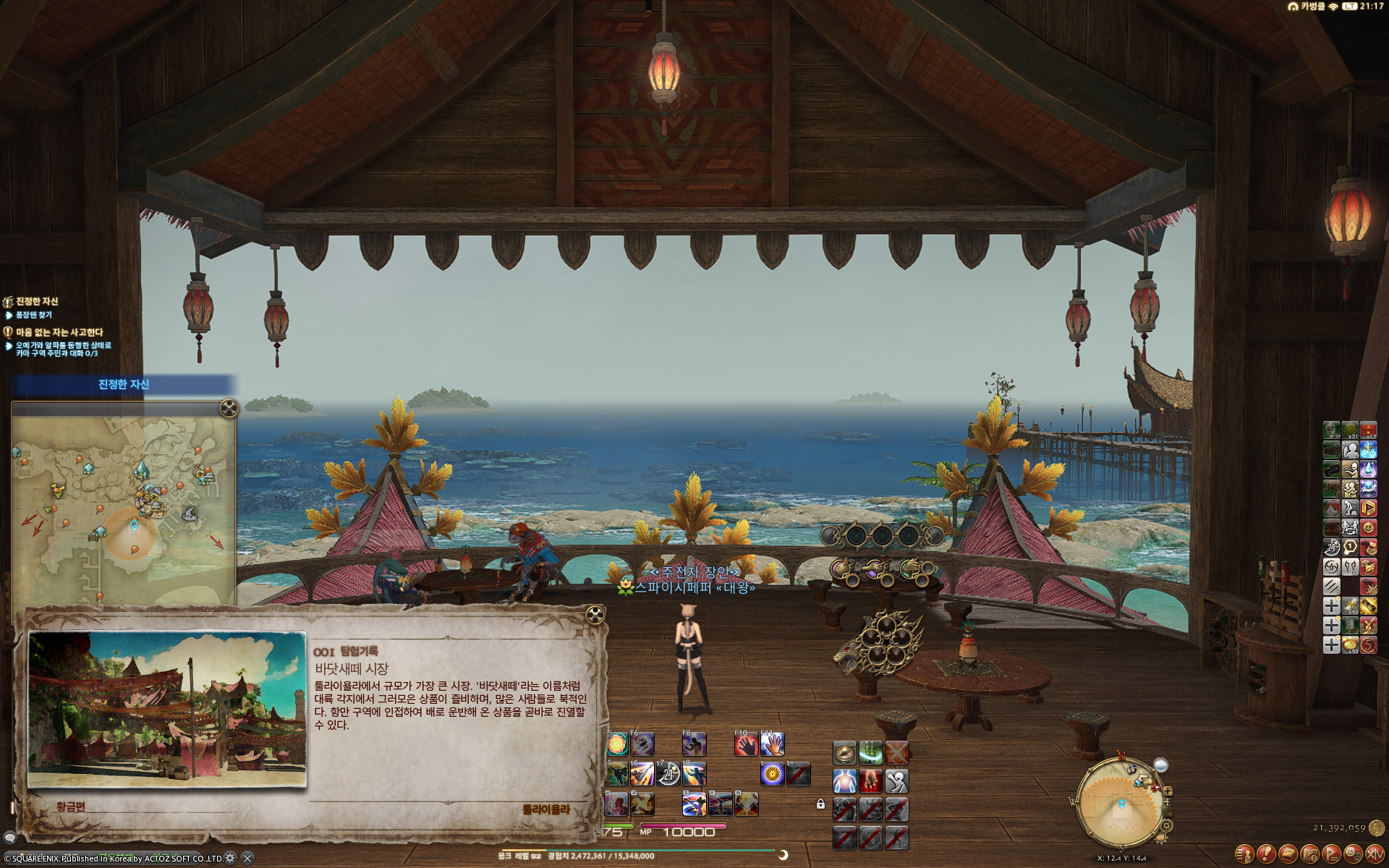Image resolution: width=1389 pixels, height=868 pixels.
Task: Open settings gear beside the copyright text
Action: 230,858
